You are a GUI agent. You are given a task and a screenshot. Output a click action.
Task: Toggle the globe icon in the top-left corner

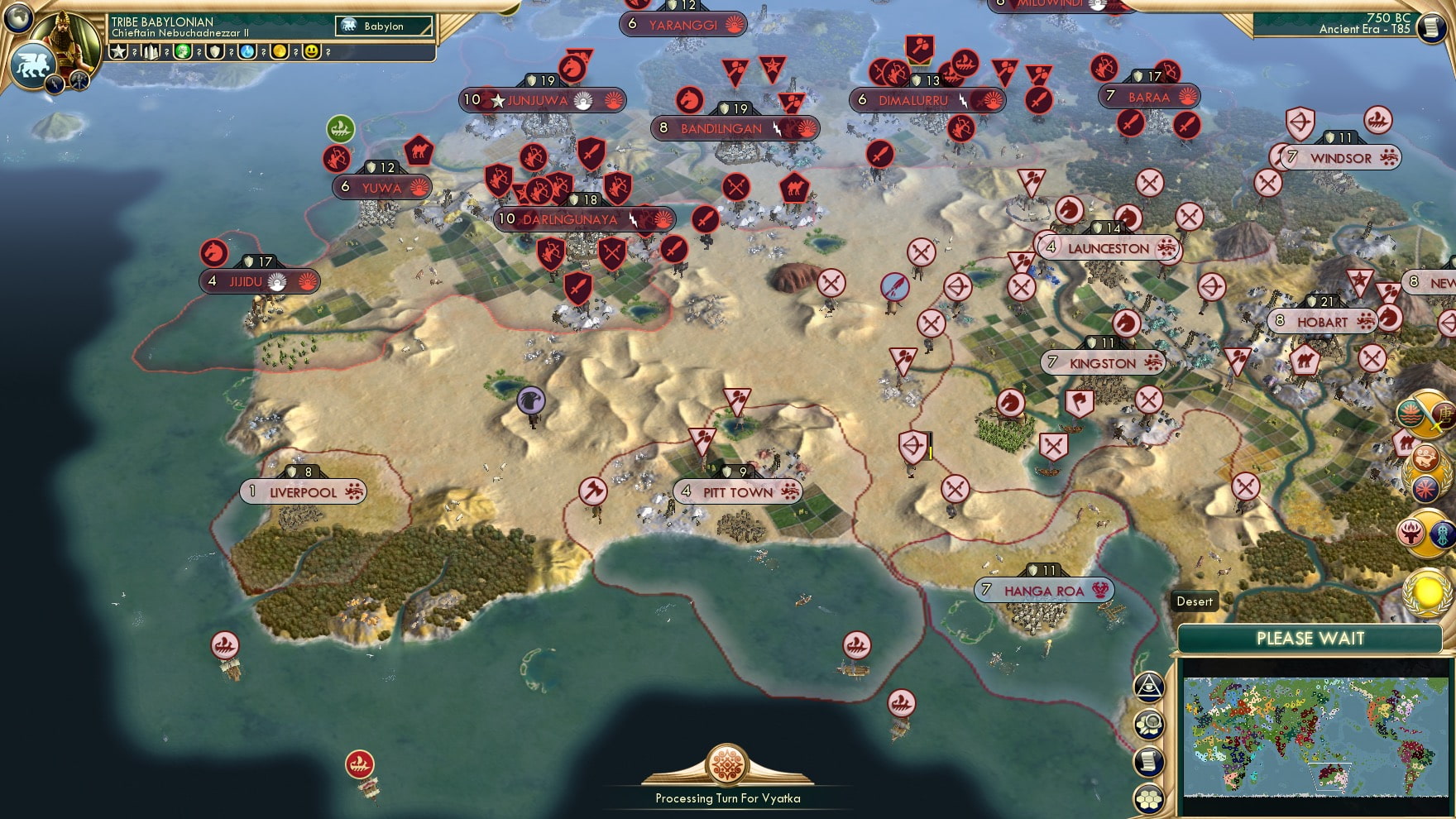[17, 18]
